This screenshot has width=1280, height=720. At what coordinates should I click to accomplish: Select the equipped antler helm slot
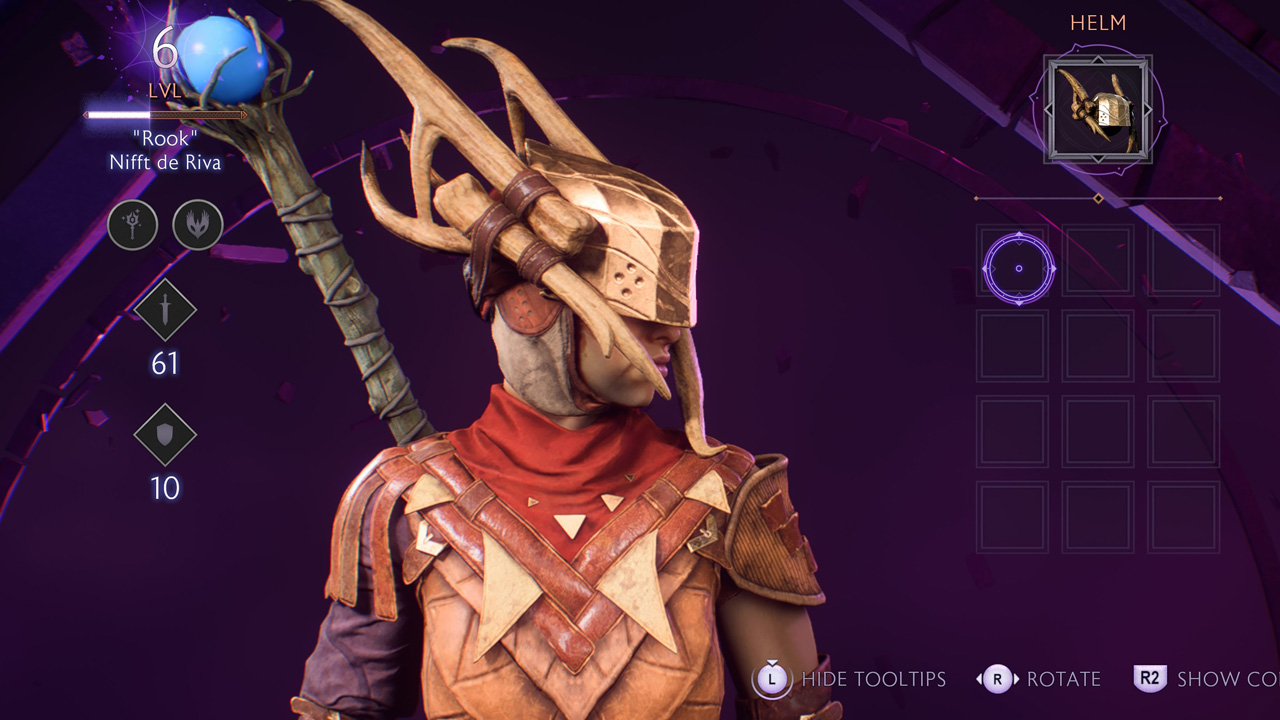pos(1098,109)
